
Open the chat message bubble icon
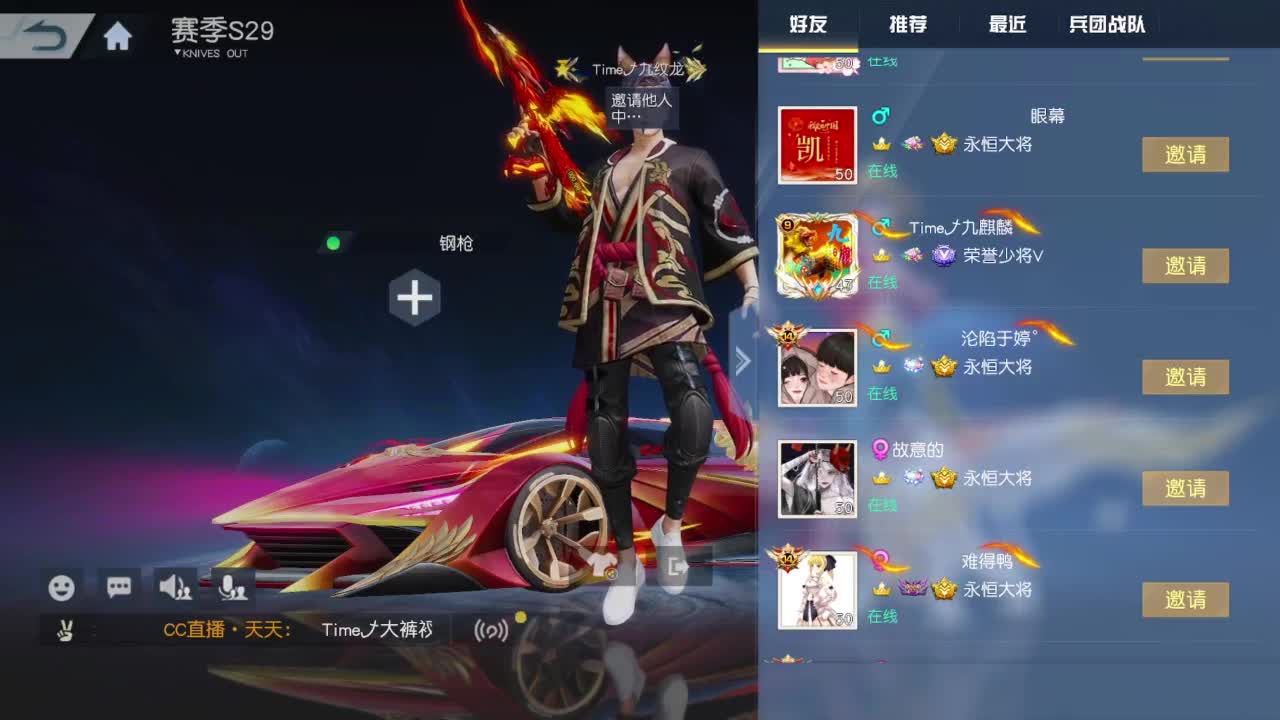[119, 588]
